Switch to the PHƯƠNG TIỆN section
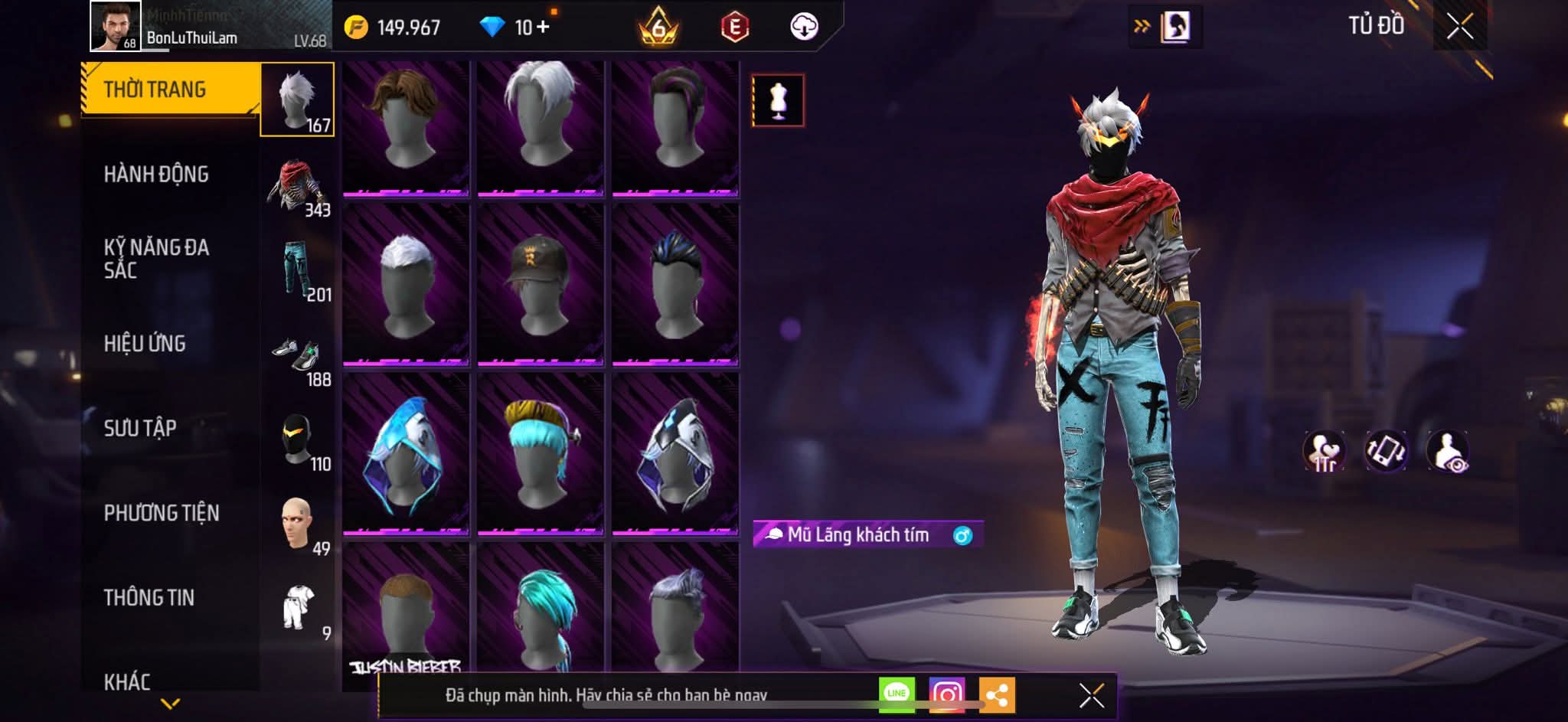This screenshot has width=1568, height=722. [162, 513]
